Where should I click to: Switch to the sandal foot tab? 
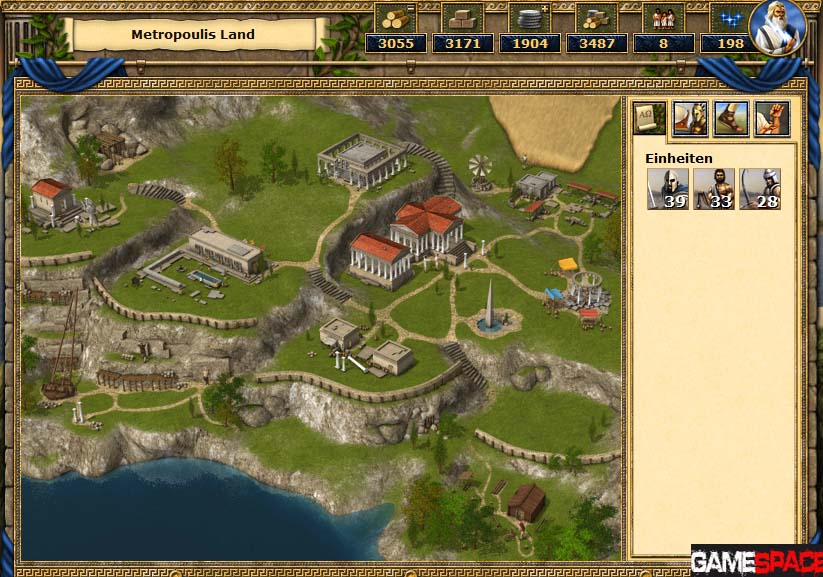click(x=730, y=117)
